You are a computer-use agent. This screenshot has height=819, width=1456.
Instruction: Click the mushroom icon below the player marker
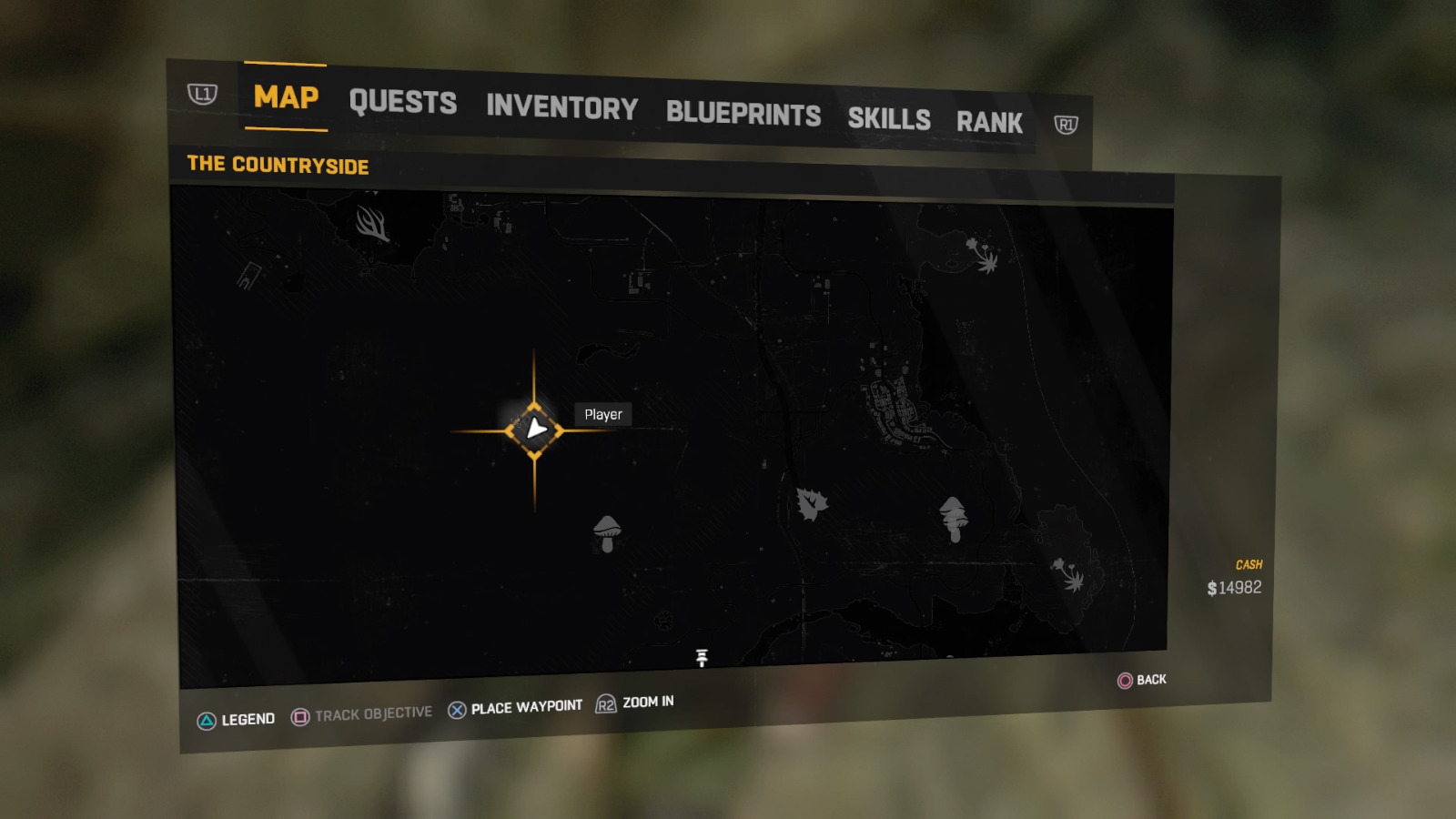pyautogui.click(x=606, y=532)
